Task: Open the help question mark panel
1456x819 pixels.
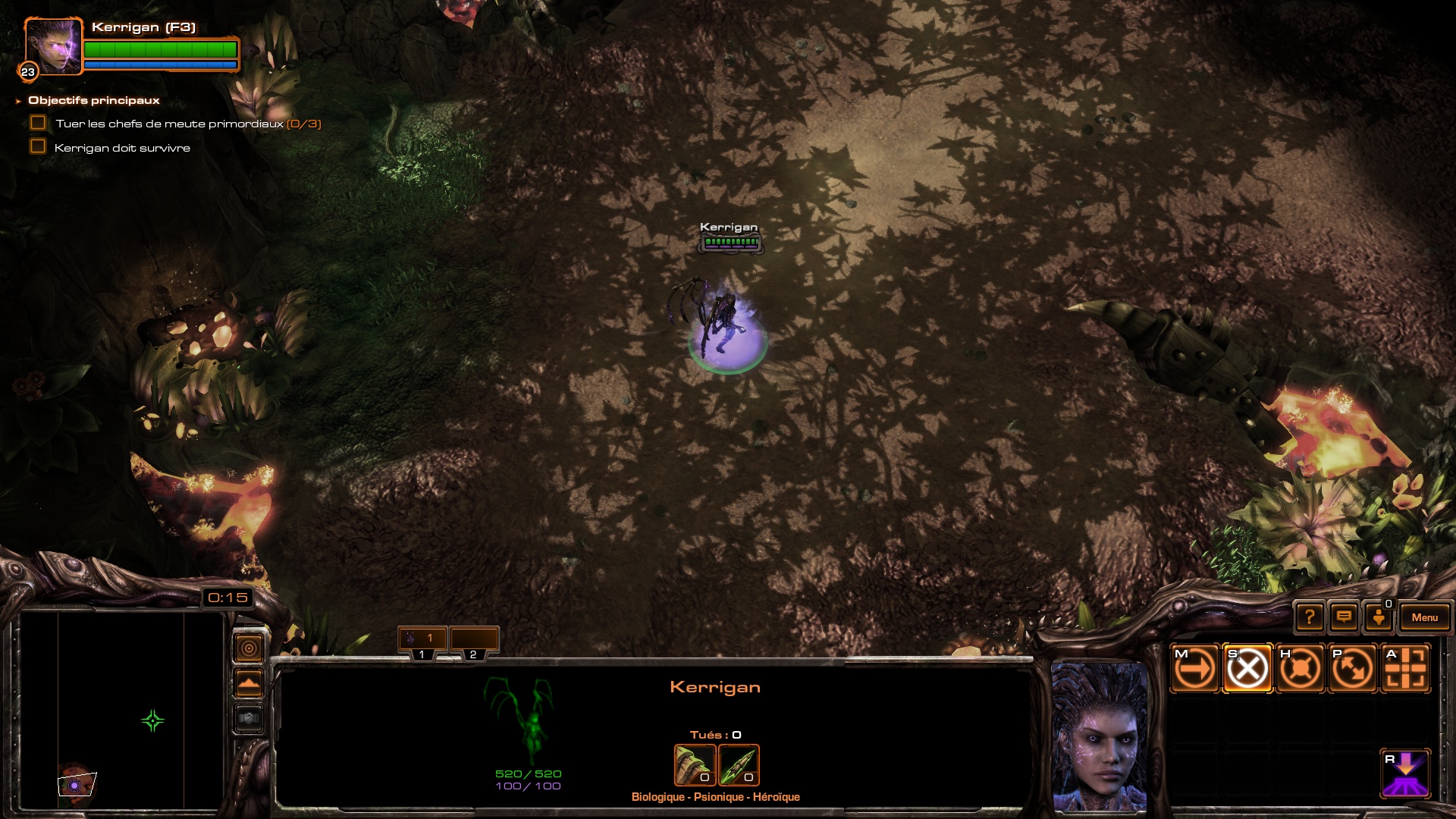Action: [x=1310, y=617]
